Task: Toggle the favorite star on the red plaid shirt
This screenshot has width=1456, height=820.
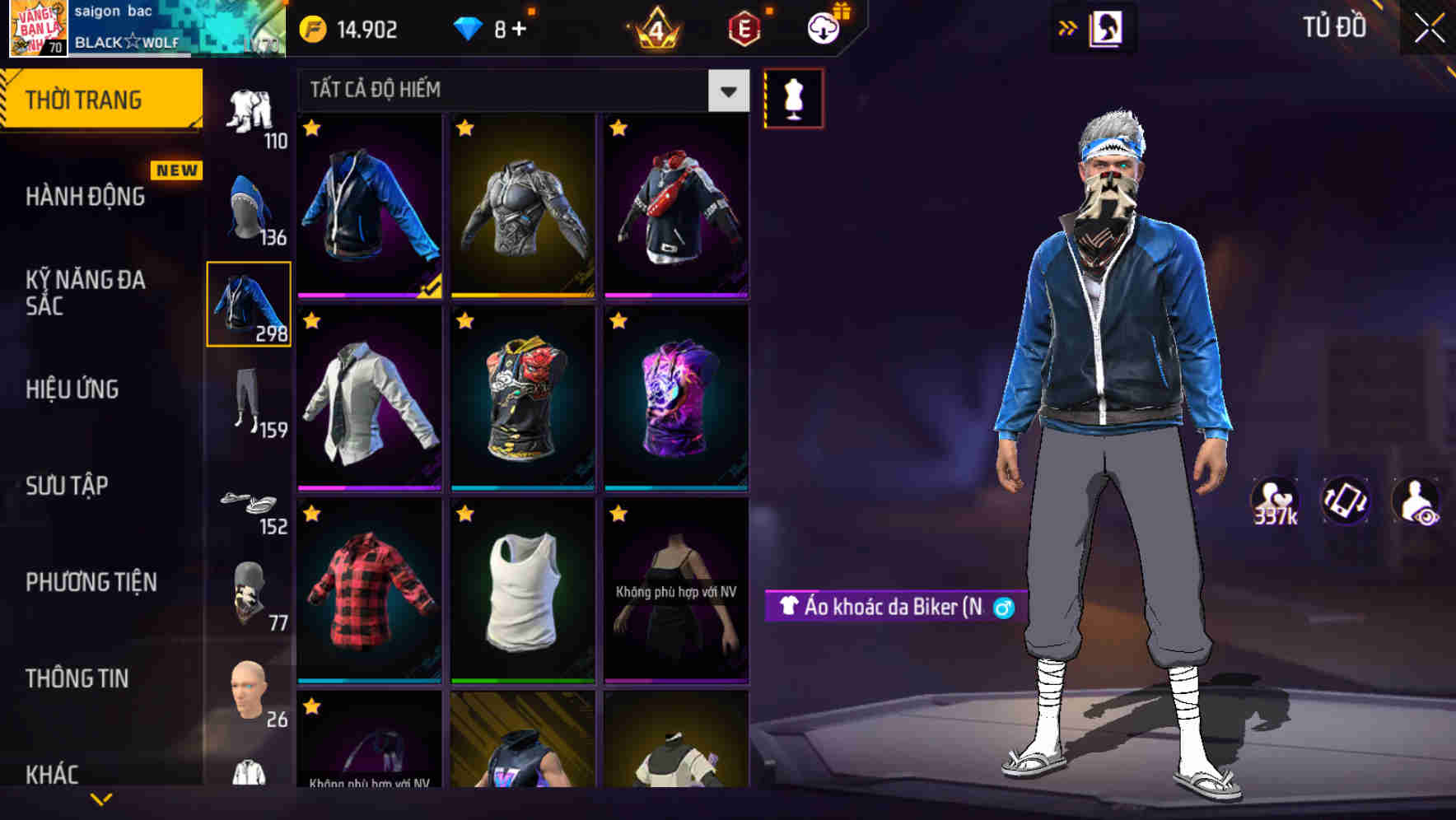Action: 311,514
